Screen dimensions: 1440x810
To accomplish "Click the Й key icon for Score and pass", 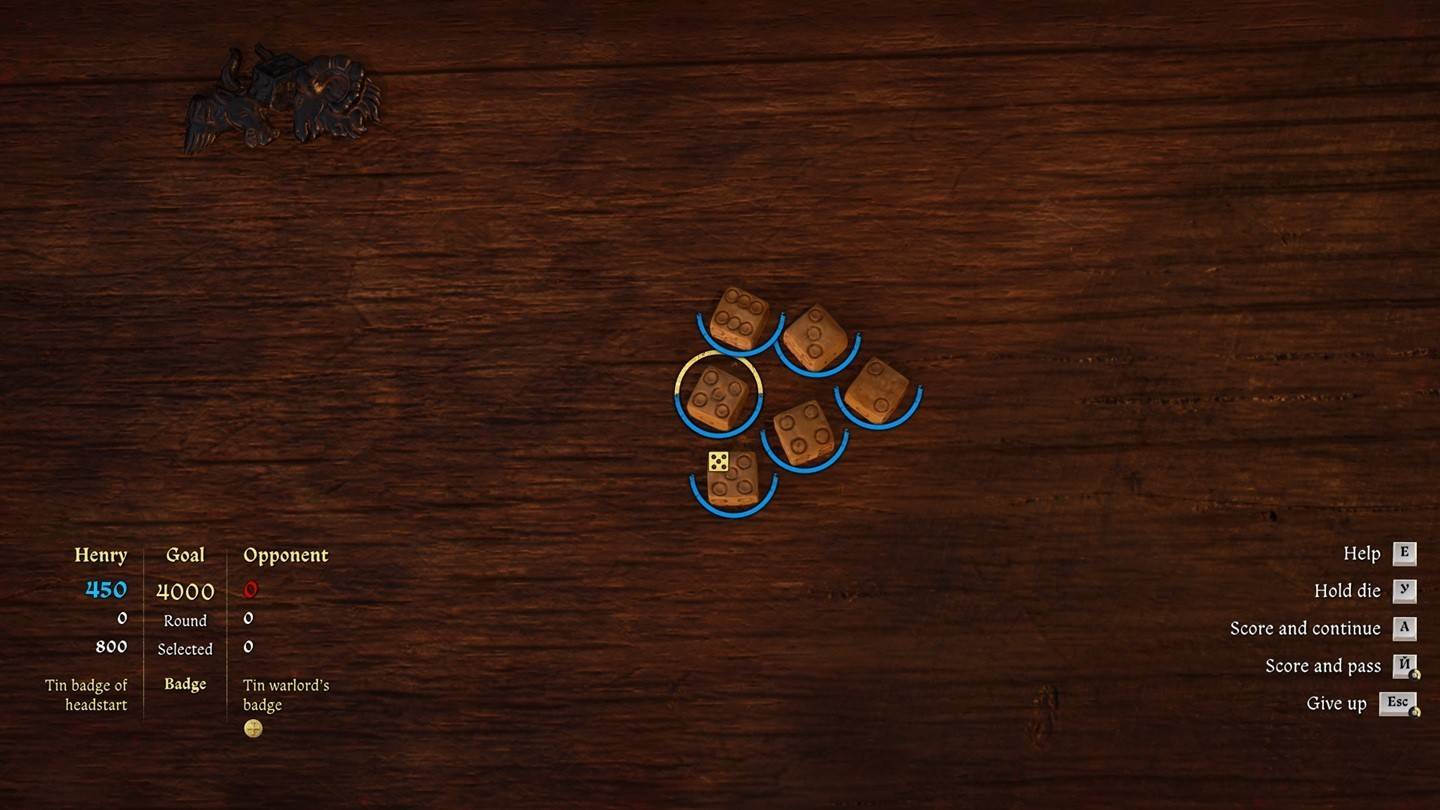I will pos(1404,665).
